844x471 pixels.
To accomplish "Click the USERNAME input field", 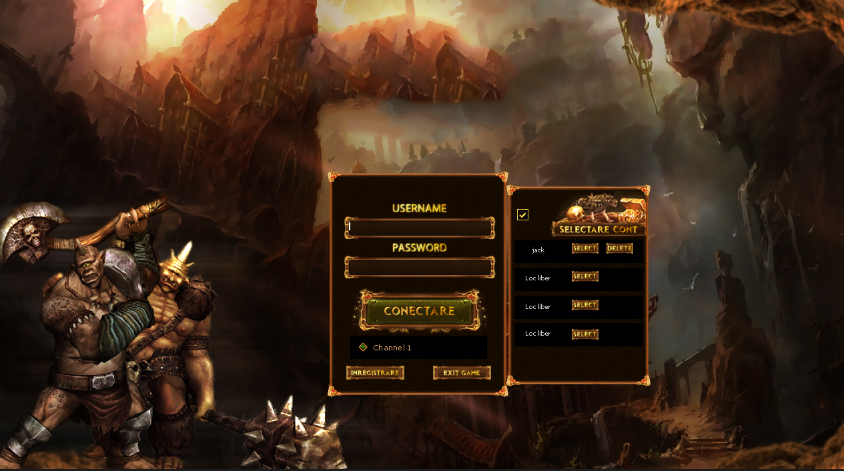I will (x=419, y=228).
